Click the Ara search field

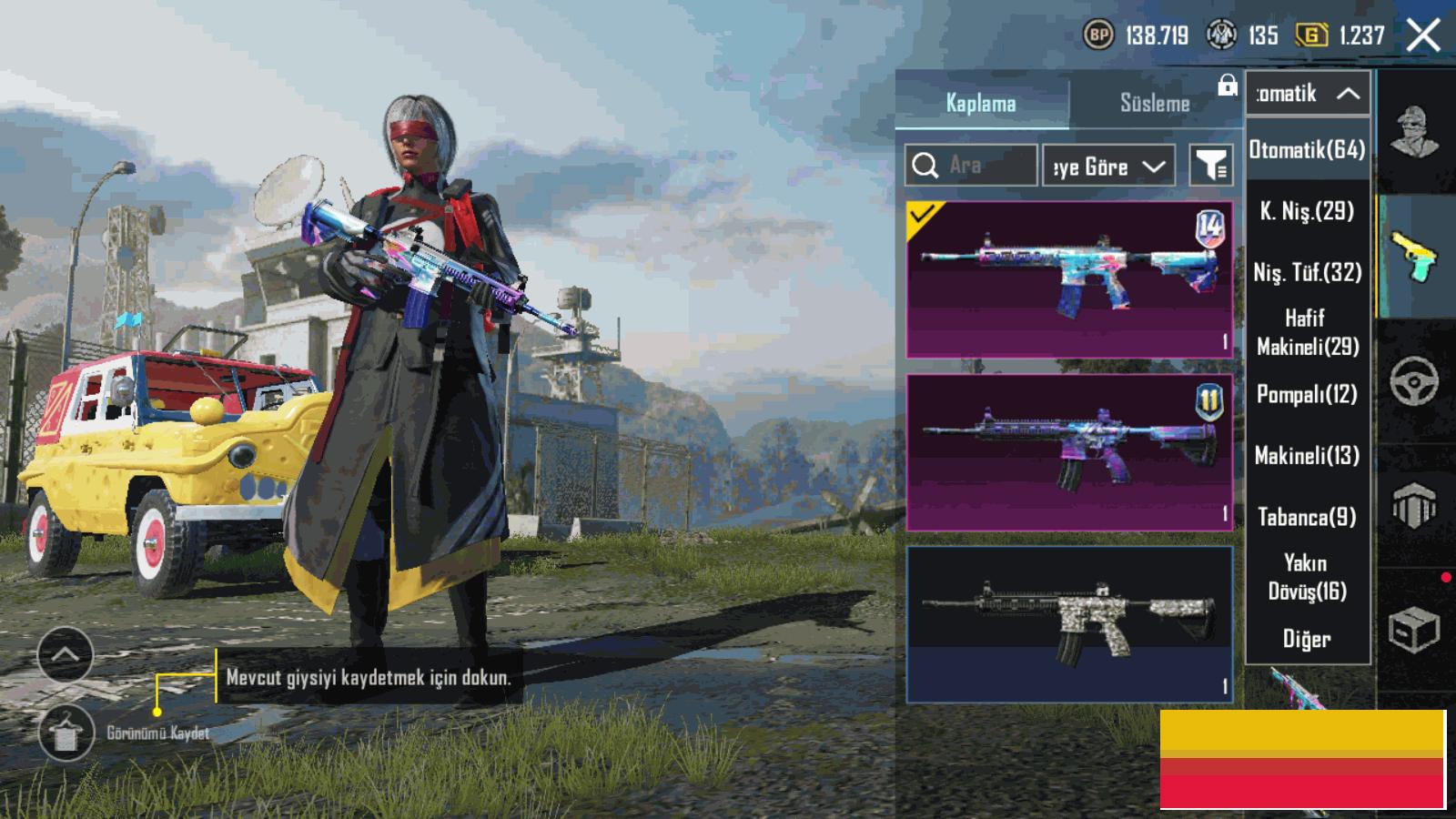(x=971, y=166)
